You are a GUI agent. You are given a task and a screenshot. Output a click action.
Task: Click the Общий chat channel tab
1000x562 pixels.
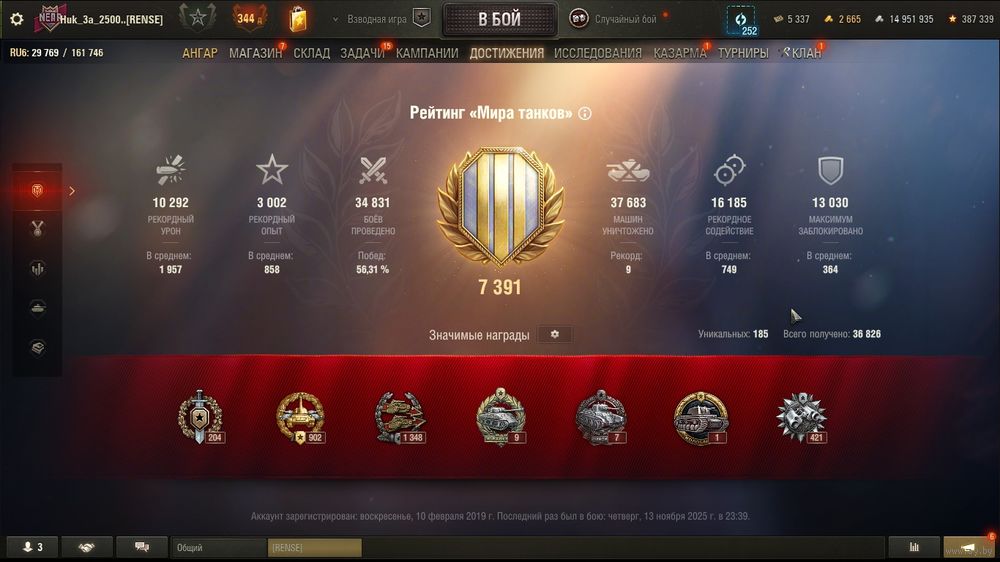(x=217, y=548)
